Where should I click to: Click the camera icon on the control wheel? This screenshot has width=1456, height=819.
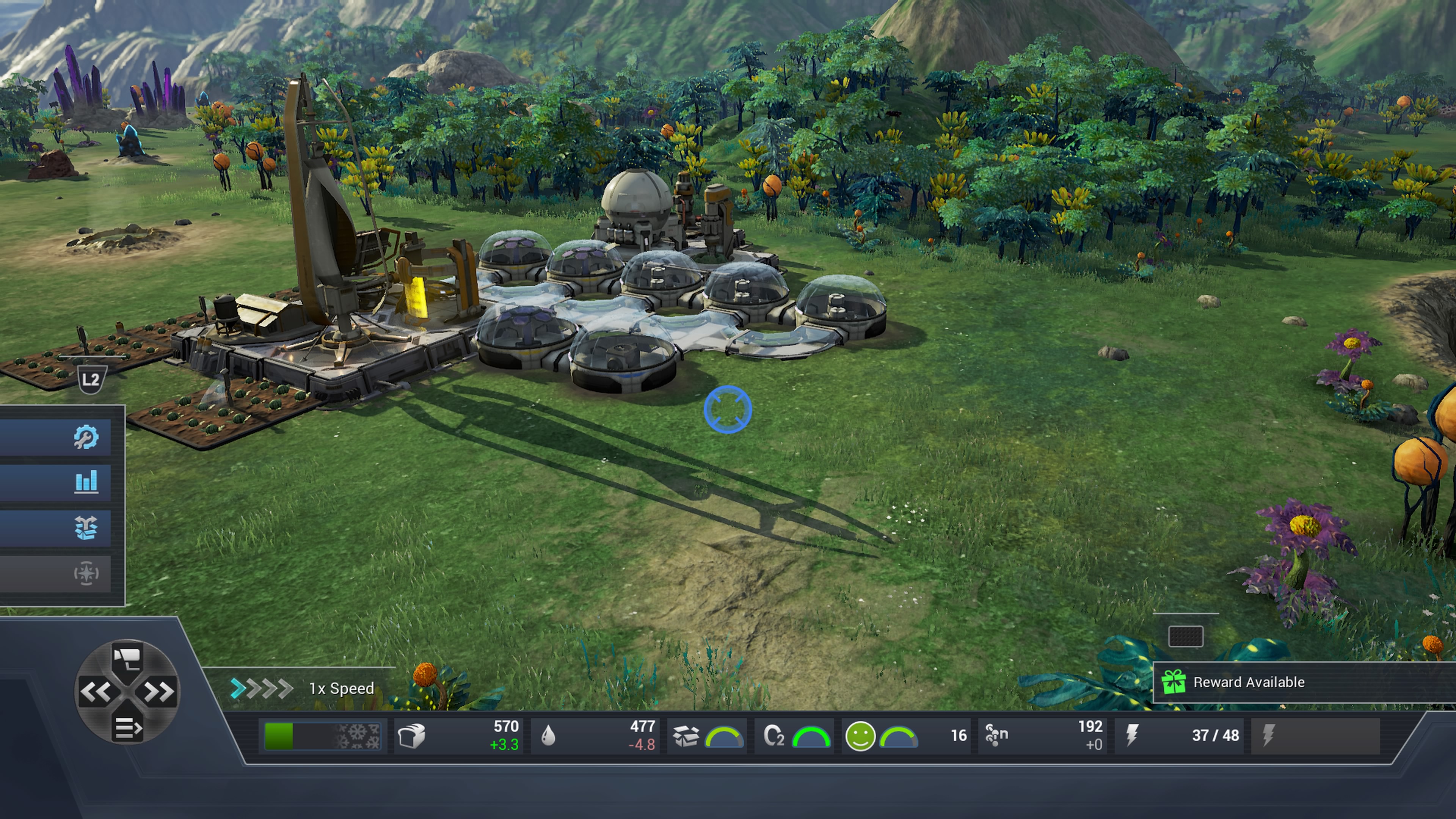(x=127, y=657)
